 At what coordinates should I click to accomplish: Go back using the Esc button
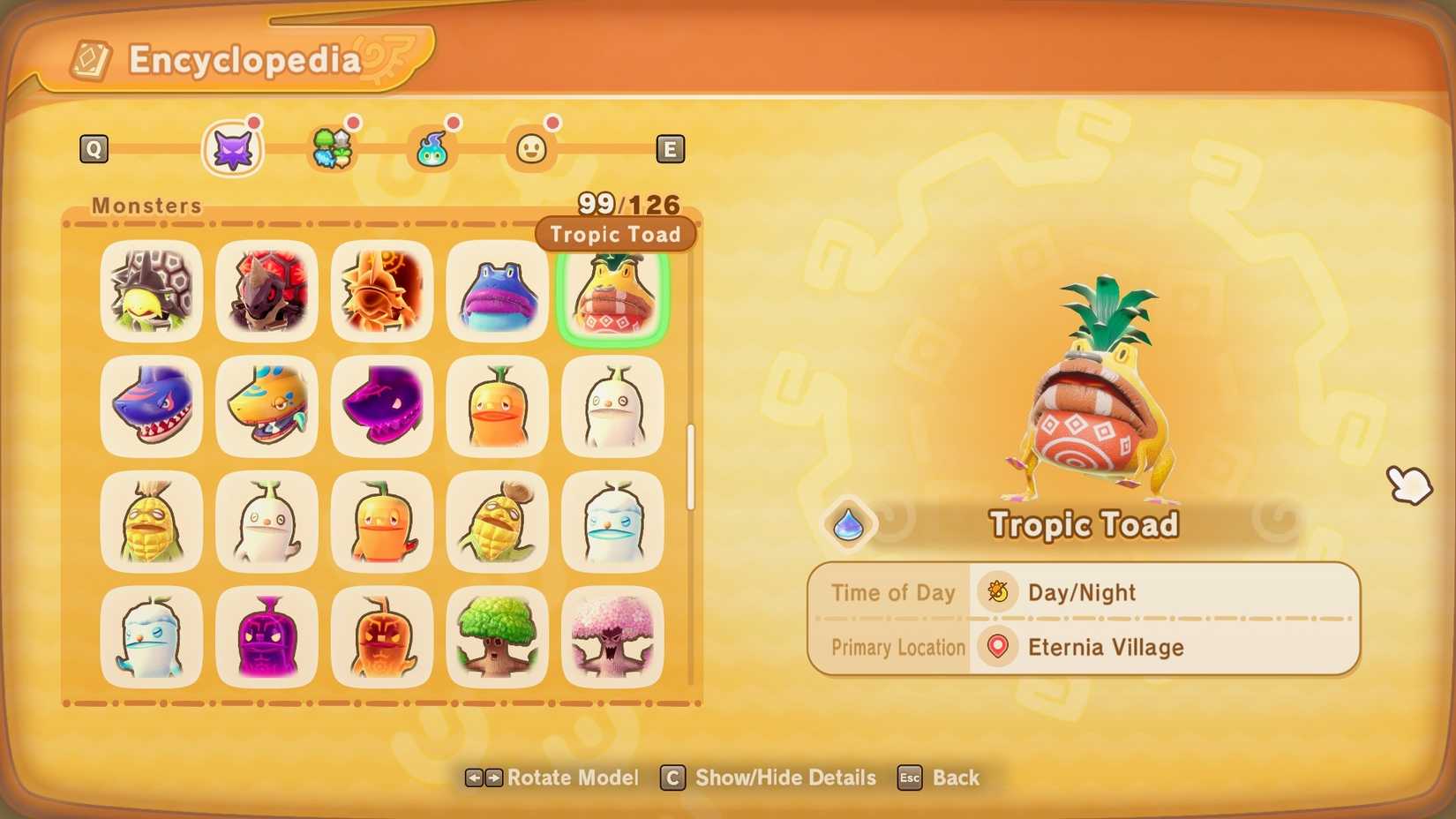910,778
